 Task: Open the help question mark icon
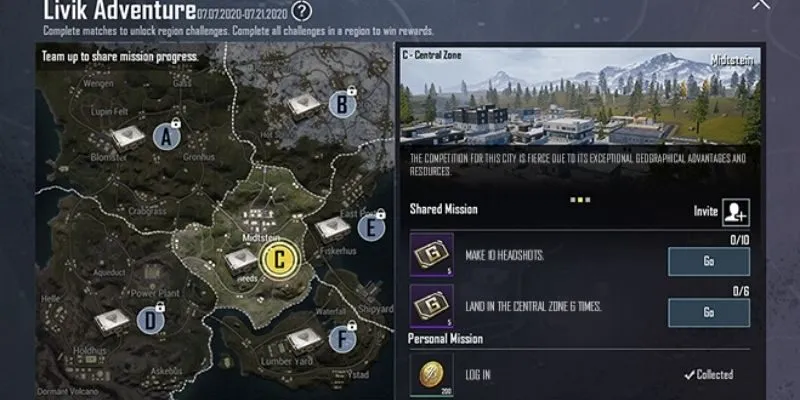pos(302,12)
